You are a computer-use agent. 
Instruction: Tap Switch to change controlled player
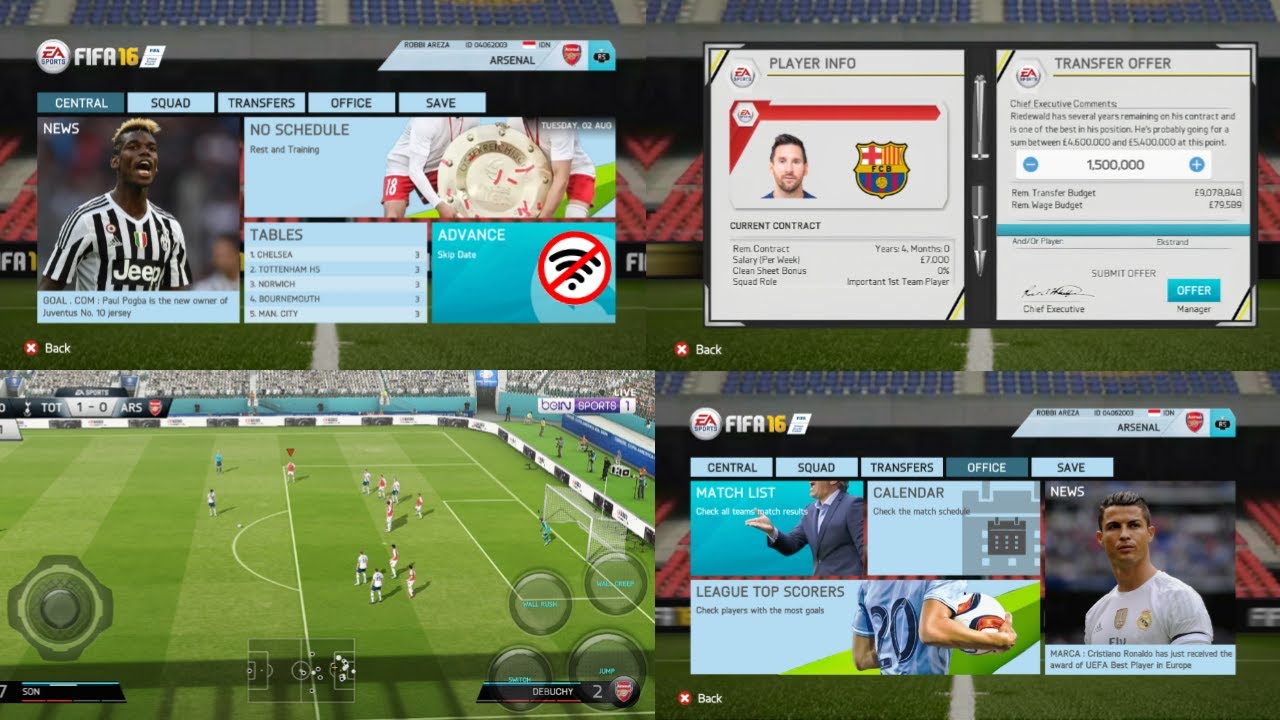[520, 680]
